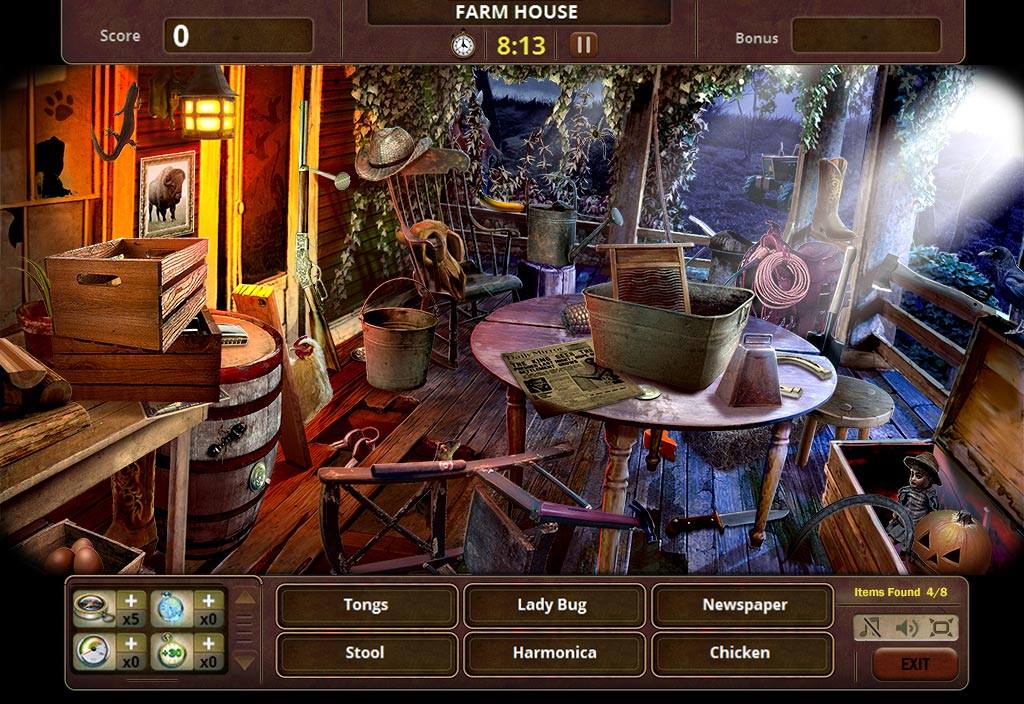
Task: Toggle the sound effects speaker
Action: click(x=907, y=628)
